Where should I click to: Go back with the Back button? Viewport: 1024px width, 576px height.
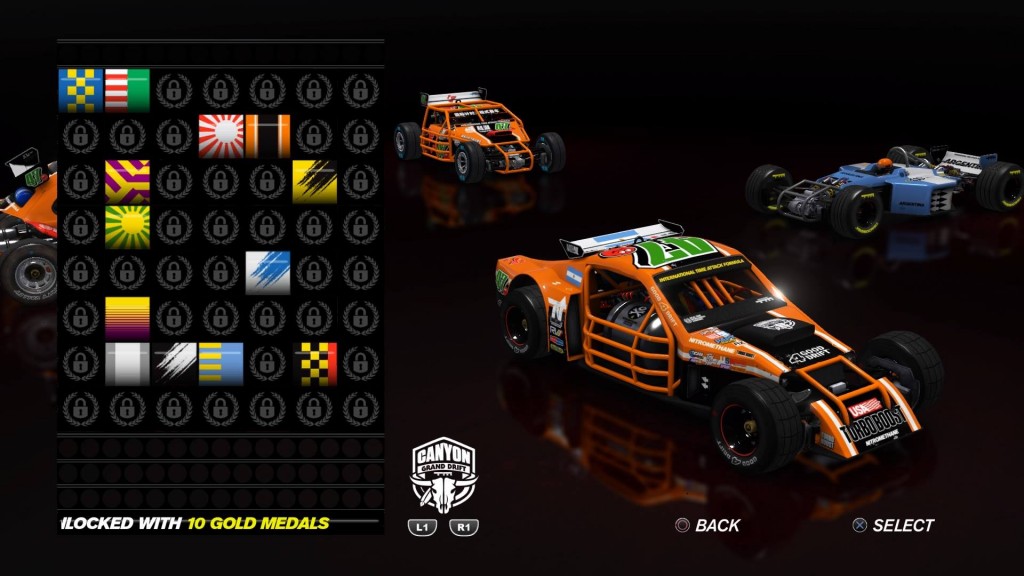[707, 525]
